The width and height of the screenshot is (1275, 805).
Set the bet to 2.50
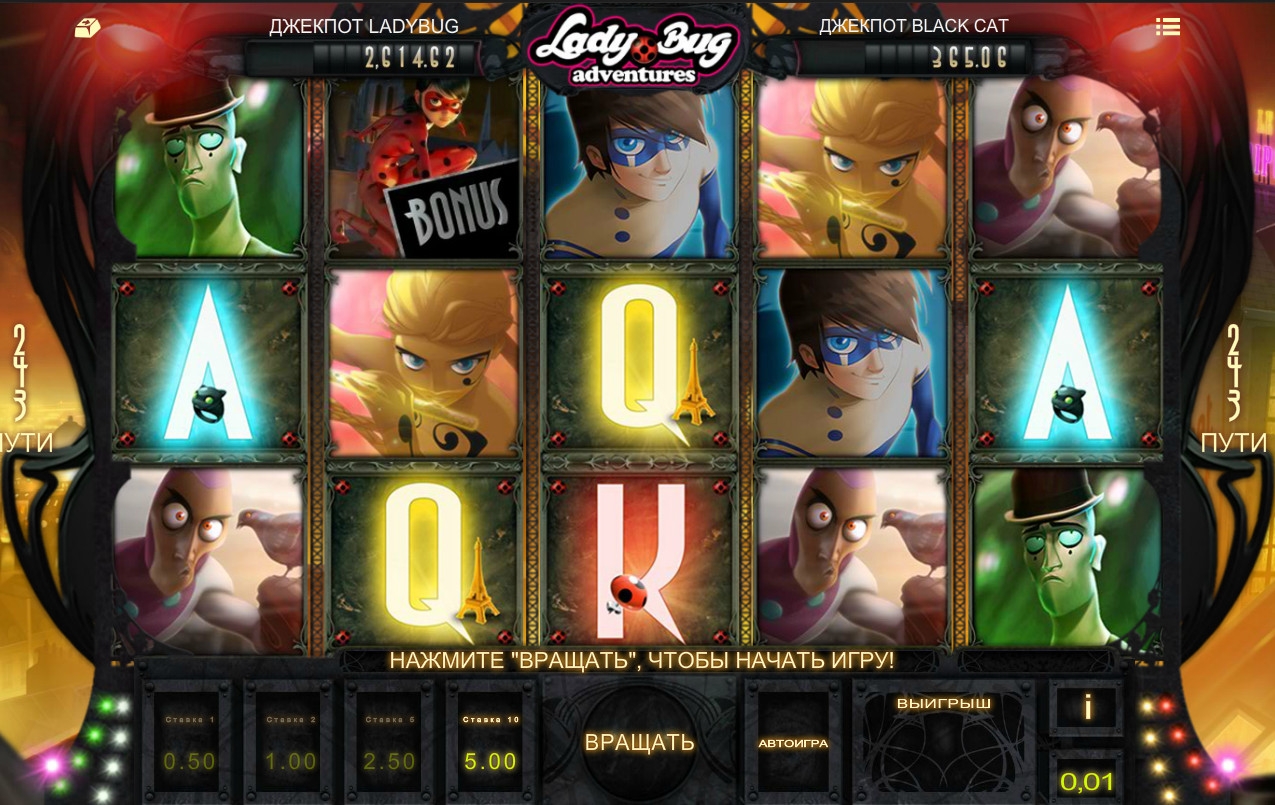pos(389,745)
